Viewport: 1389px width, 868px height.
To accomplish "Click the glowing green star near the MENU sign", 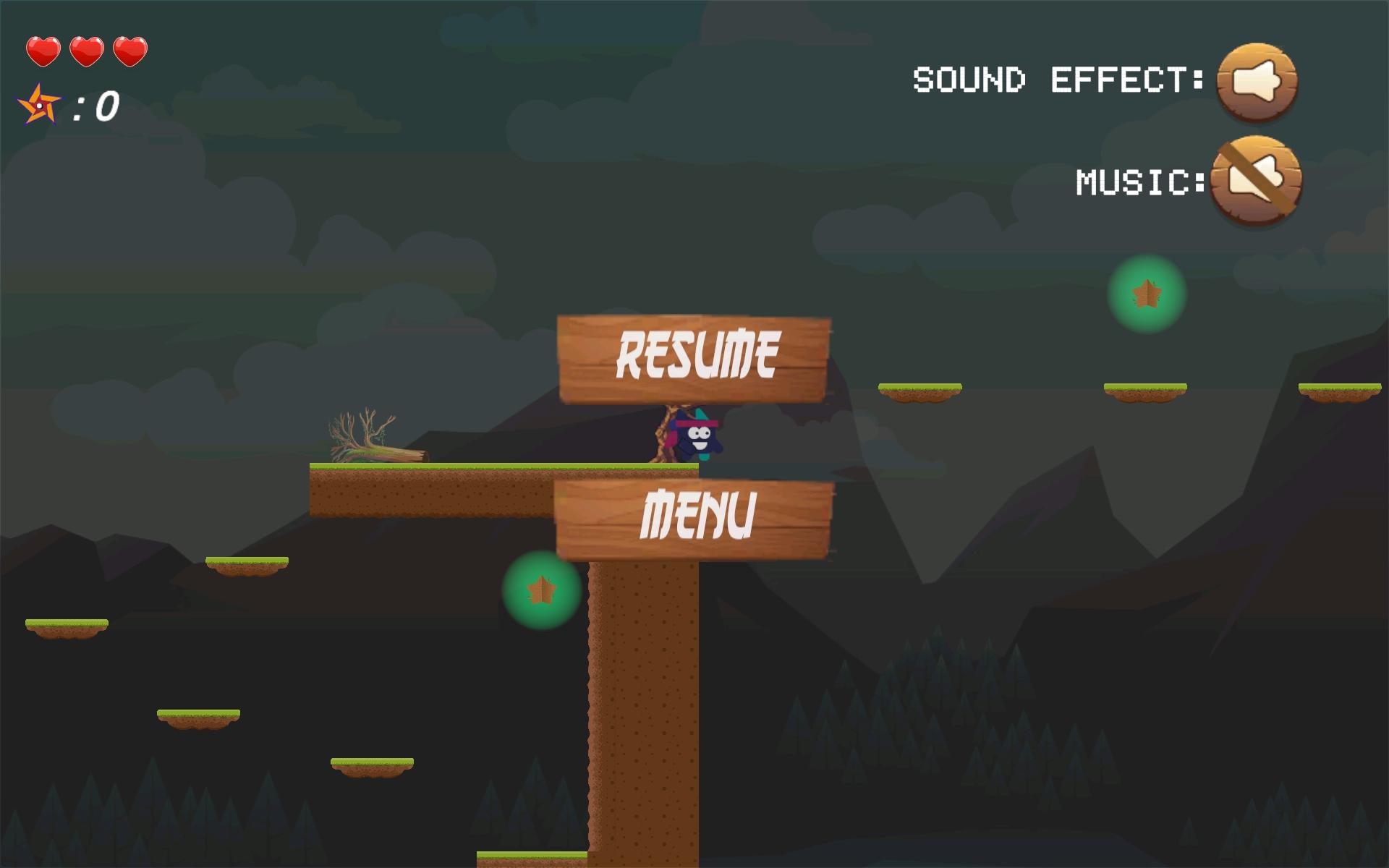I will 541,591.
